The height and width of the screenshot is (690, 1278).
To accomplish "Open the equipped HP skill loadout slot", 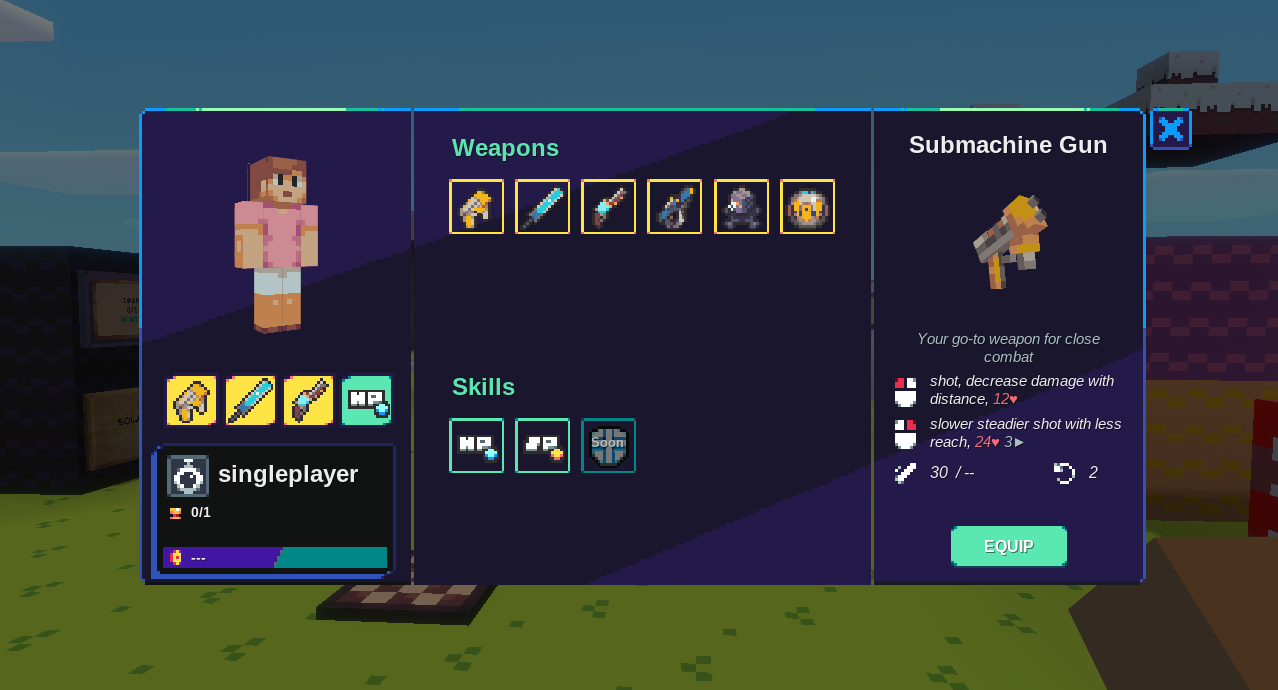I will coord(366,401).
